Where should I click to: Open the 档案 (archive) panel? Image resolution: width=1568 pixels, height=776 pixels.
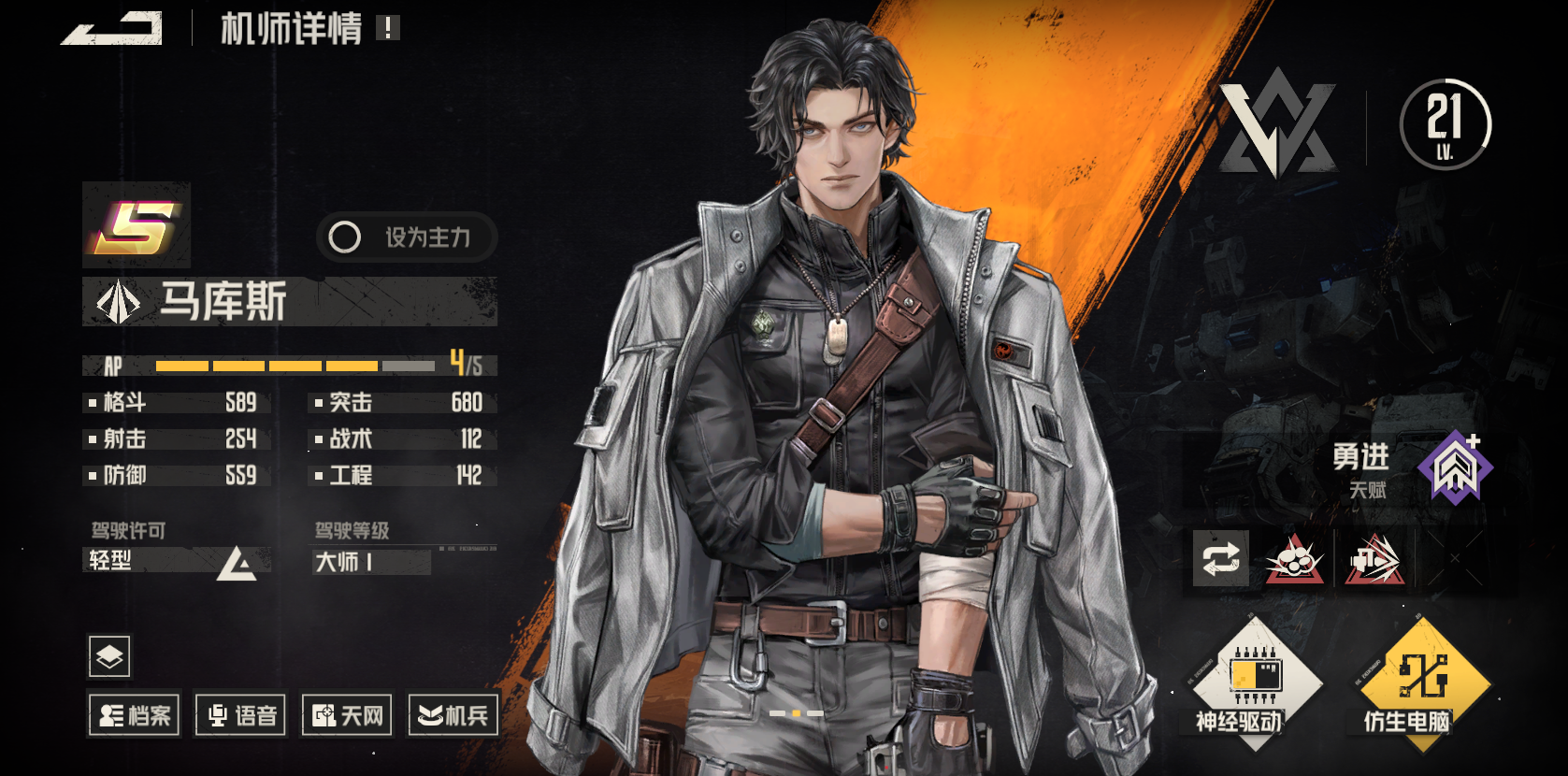pos(133,714)
